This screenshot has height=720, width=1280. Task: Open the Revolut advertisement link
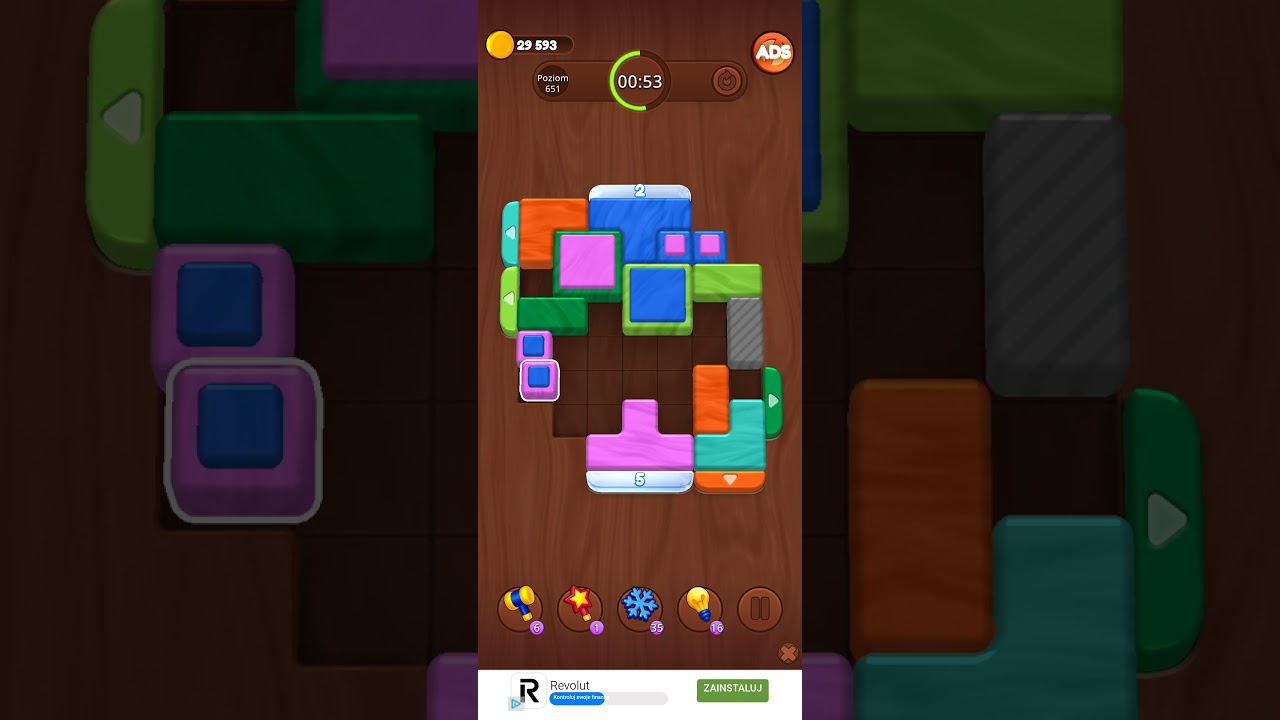click(x=732, y=689)
